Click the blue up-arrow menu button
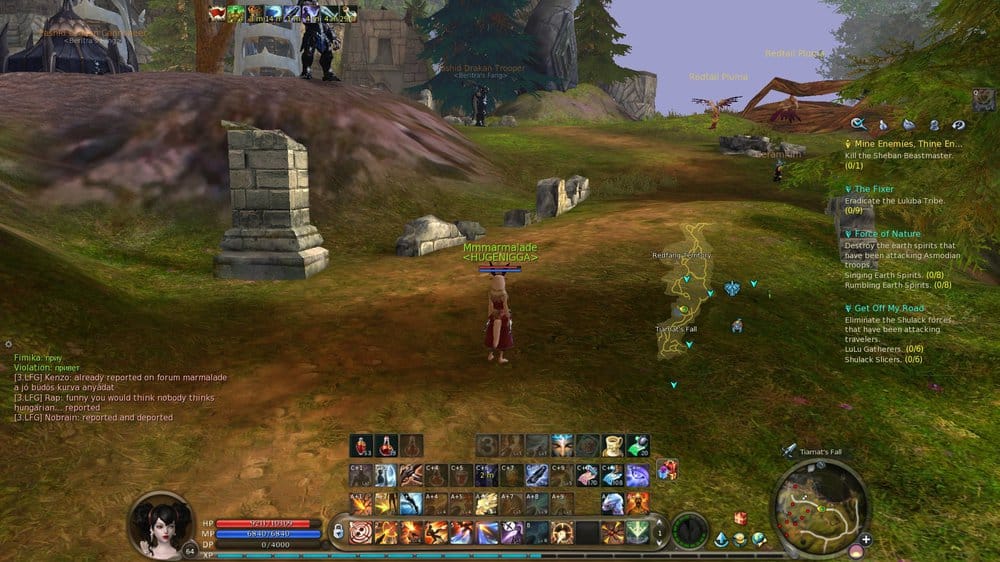 point(721,540)
